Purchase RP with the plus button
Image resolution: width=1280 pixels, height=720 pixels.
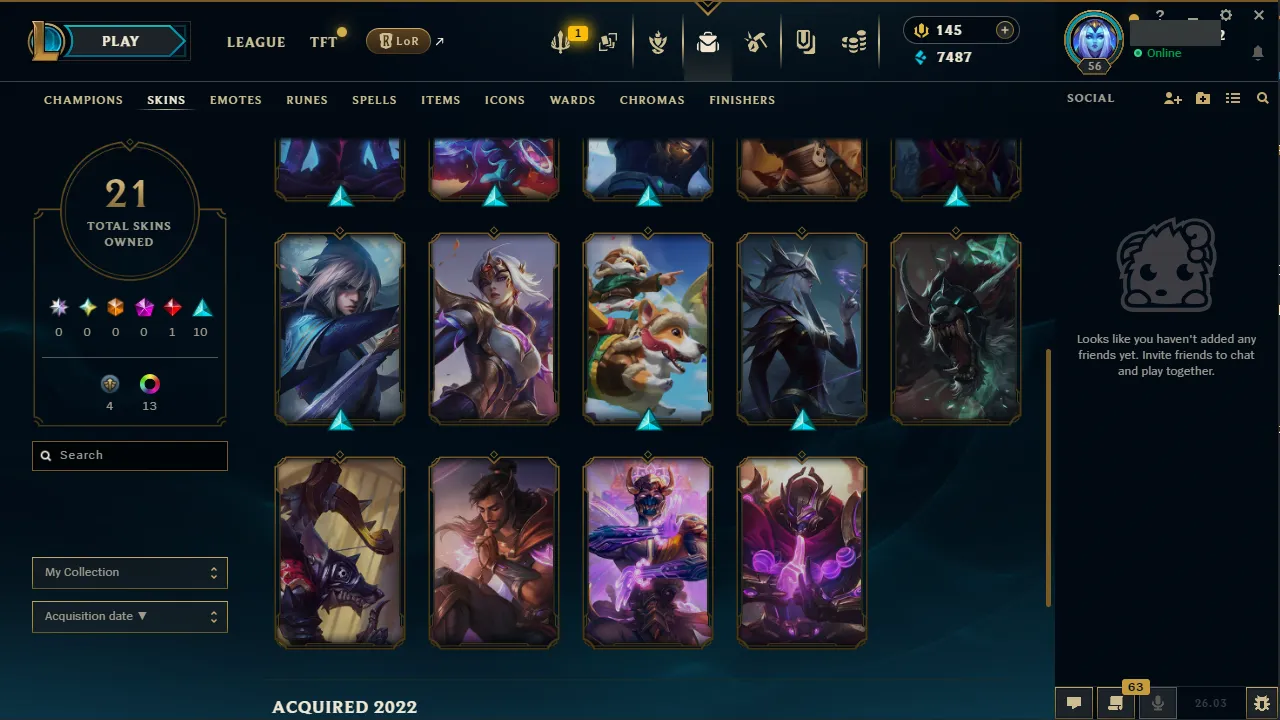1004,30
